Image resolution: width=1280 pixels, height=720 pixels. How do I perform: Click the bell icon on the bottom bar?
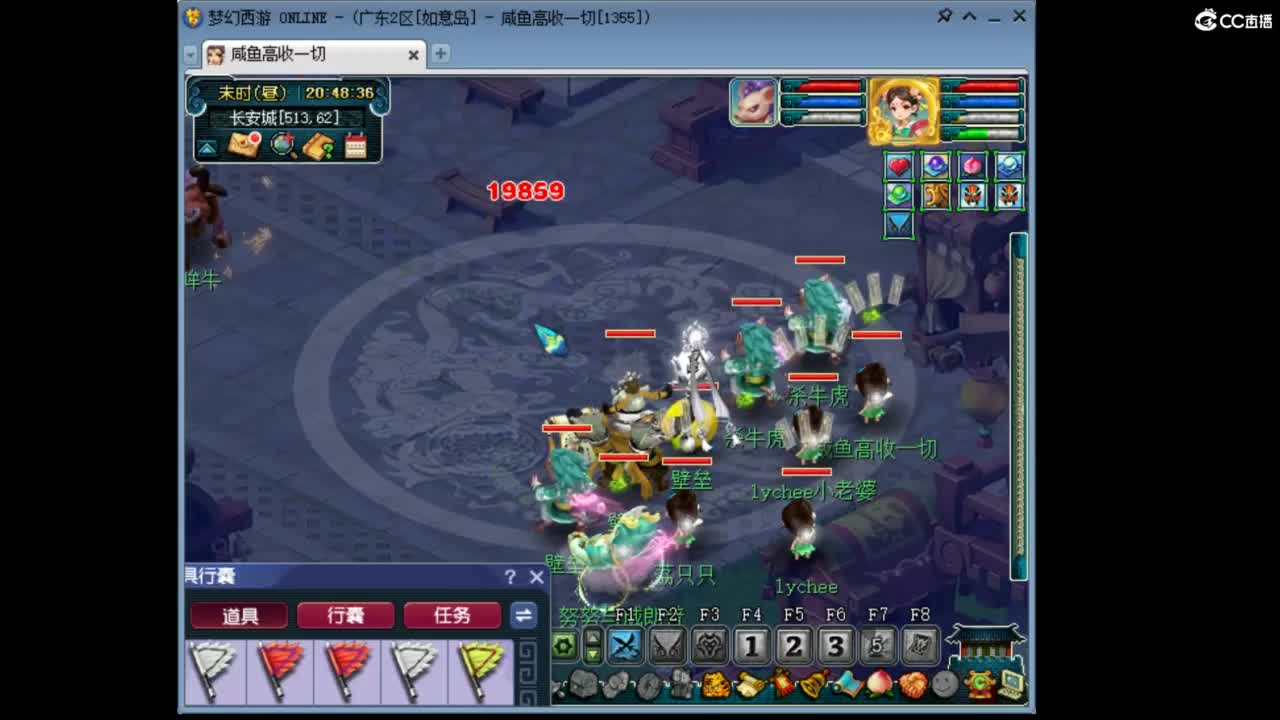(810, 685)
